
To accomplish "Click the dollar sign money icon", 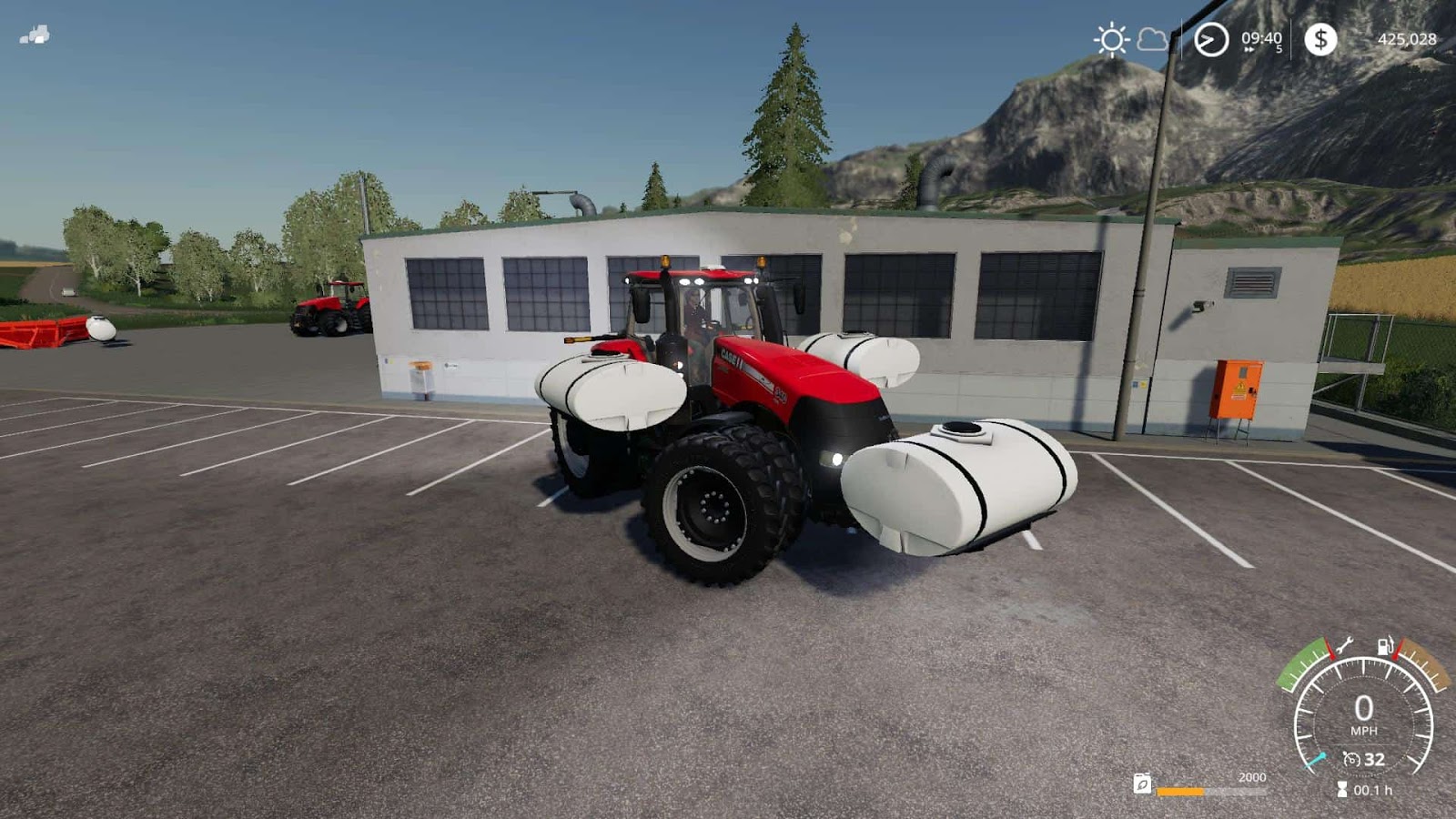I will [1321, 38].
